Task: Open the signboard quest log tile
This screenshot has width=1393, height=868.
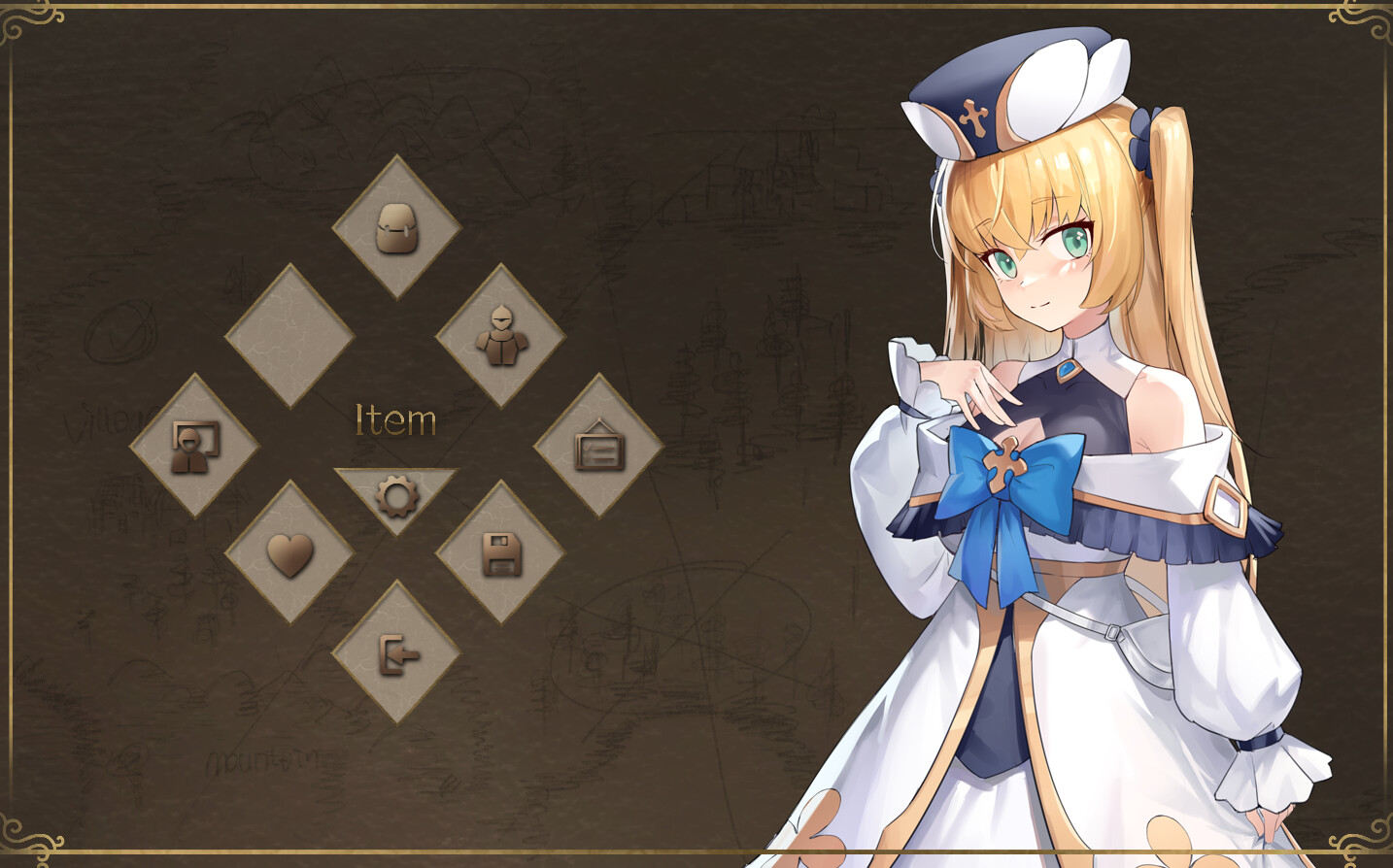Action: click(598, 446)
